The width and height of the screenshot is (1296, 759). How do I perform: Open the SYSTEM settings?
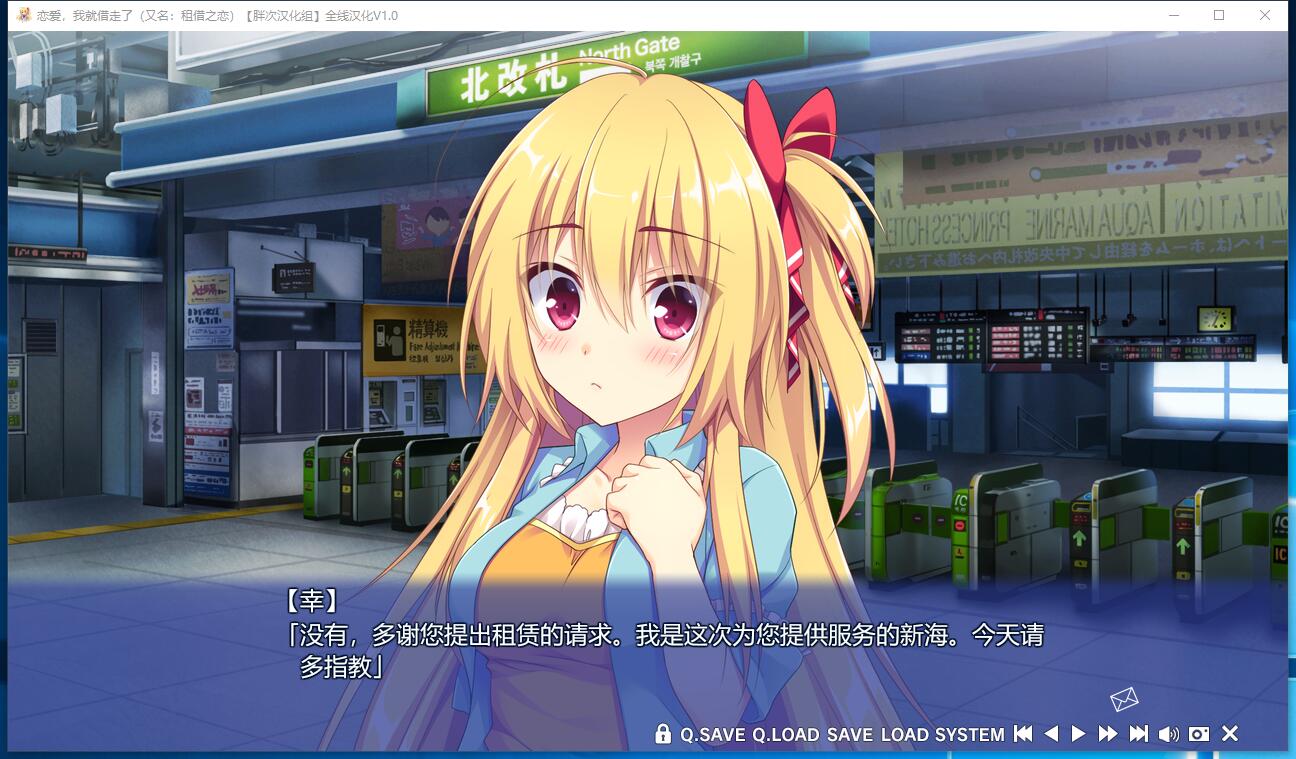(x=969, y=735)
